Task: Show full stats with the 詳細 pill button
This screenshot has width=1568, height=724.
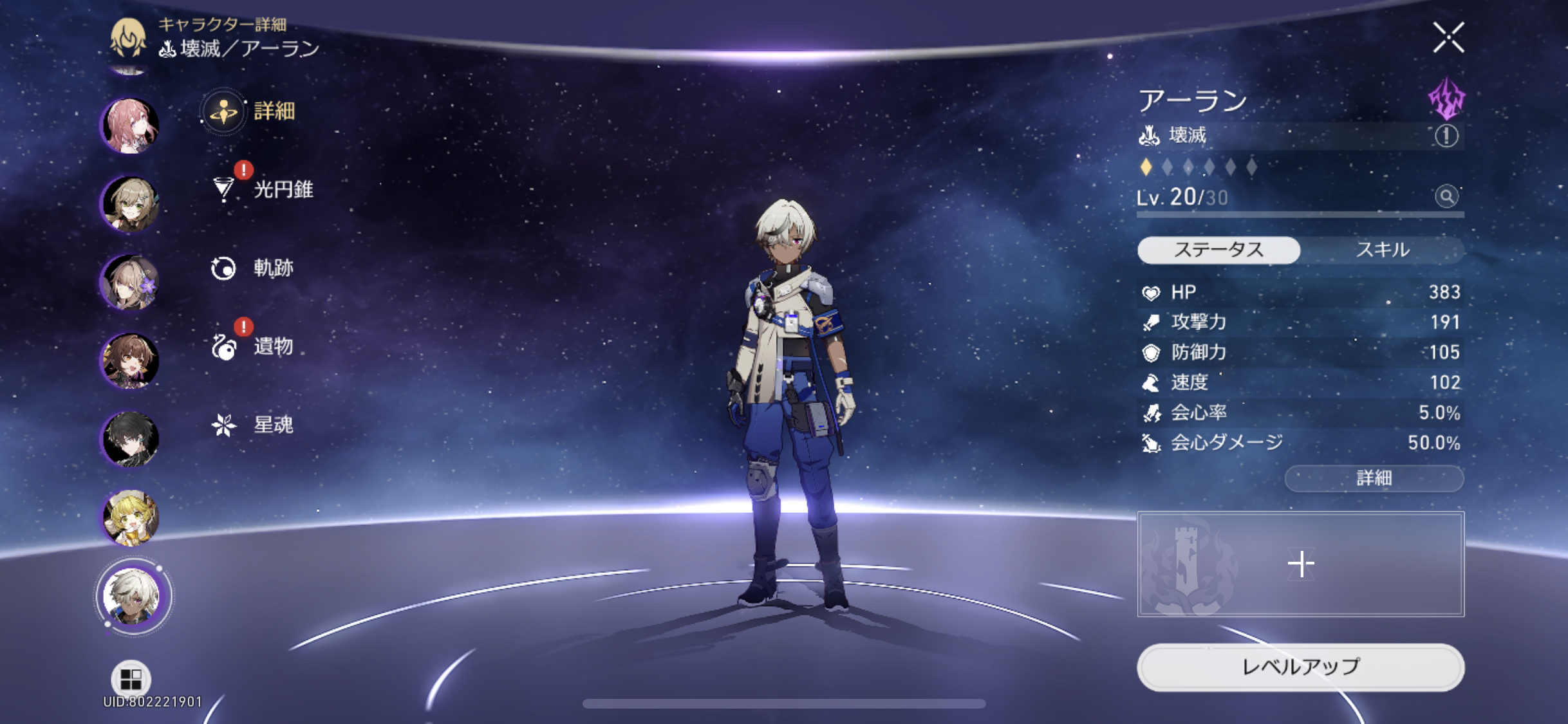Action: point(1374,478)
